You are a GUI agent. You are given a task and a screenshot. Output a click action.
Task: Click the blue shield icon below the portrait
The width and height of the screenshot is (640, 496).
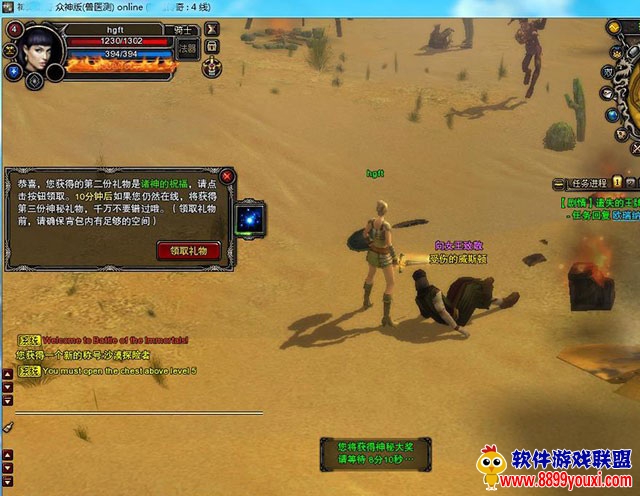14,72
